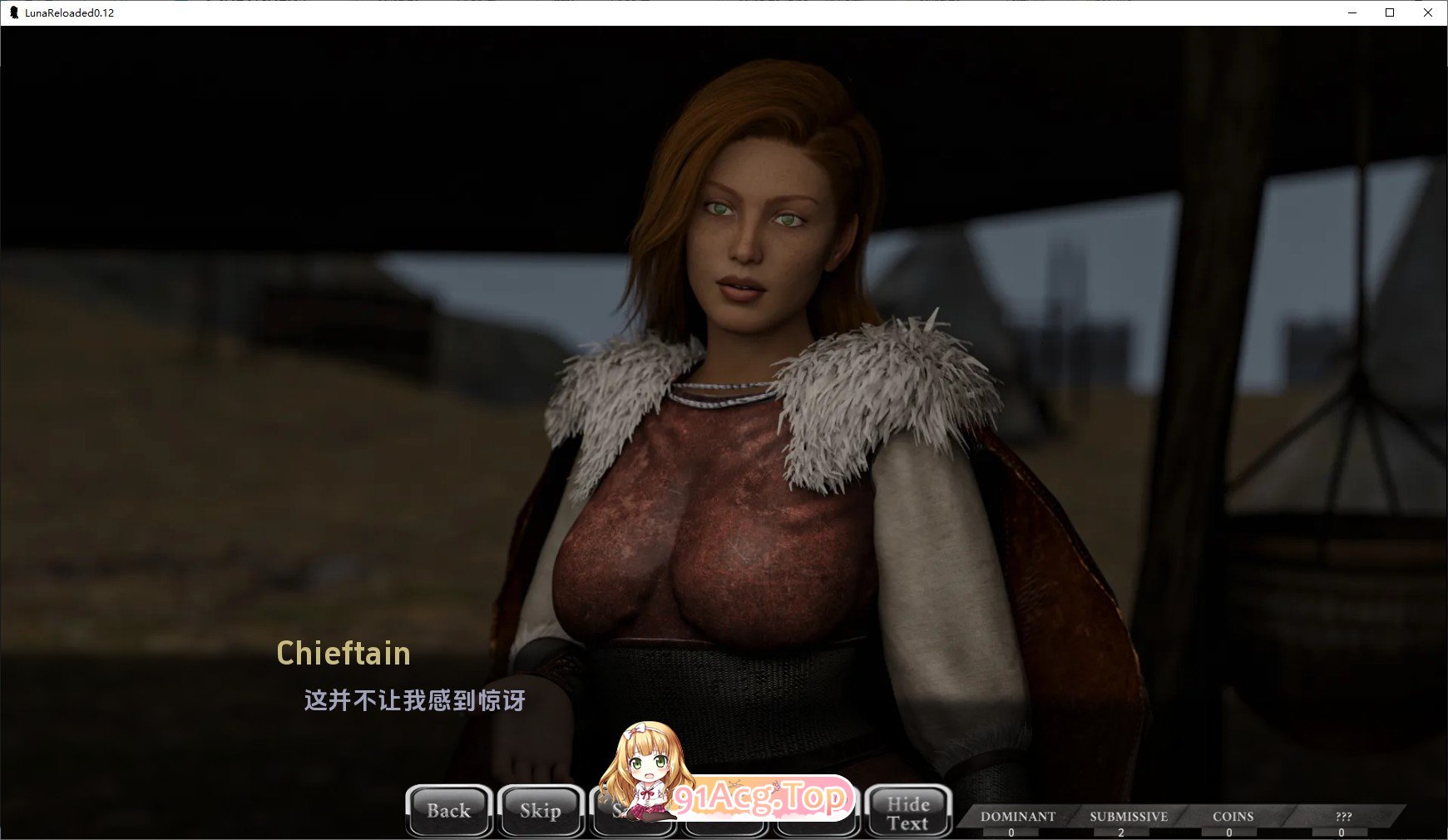This screenshot has height=840, width=1448.
Task: Check the COINS counter showing 0
Action: pos(1233,822)
